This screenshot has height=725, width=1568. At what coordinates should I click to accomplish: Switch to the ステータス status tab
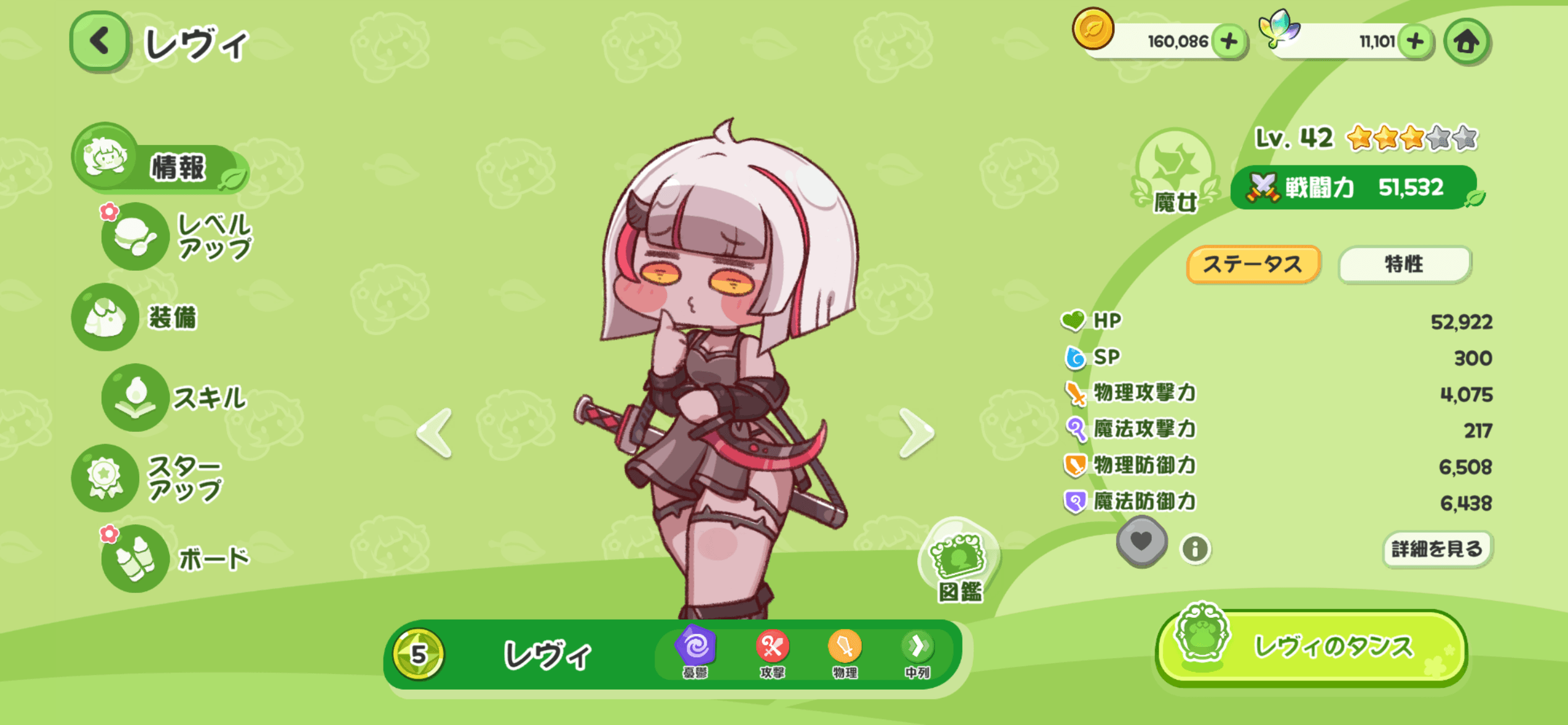[1253, 265]
